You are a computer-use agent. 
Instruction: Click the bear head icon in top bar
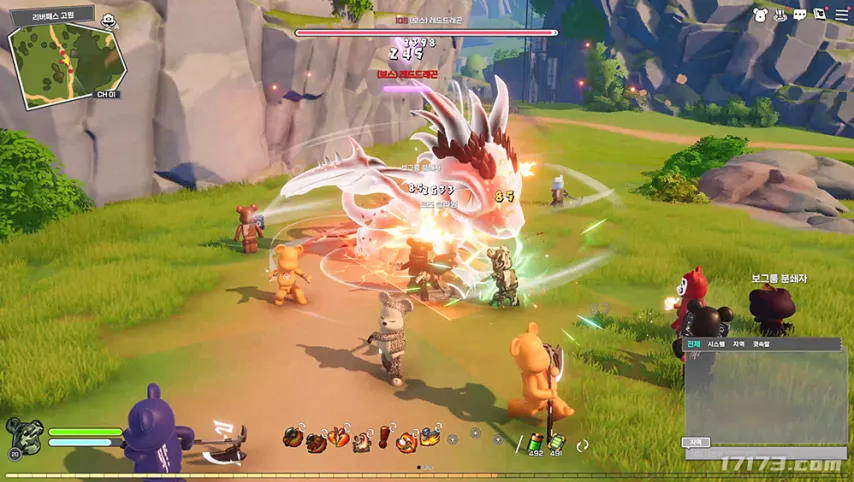tap(760, 15)
